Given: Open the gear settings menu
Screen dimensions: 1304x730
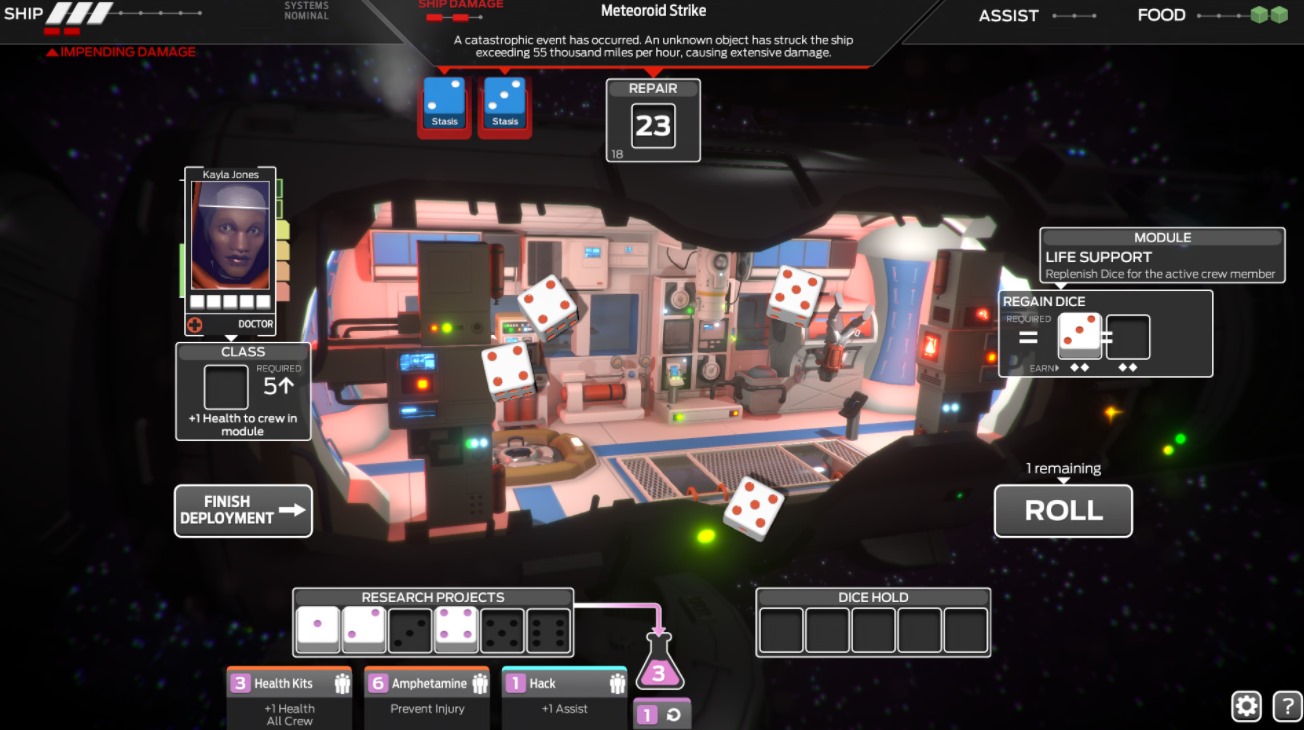Looking at the screenshot, I should [x=1246, y=706].
